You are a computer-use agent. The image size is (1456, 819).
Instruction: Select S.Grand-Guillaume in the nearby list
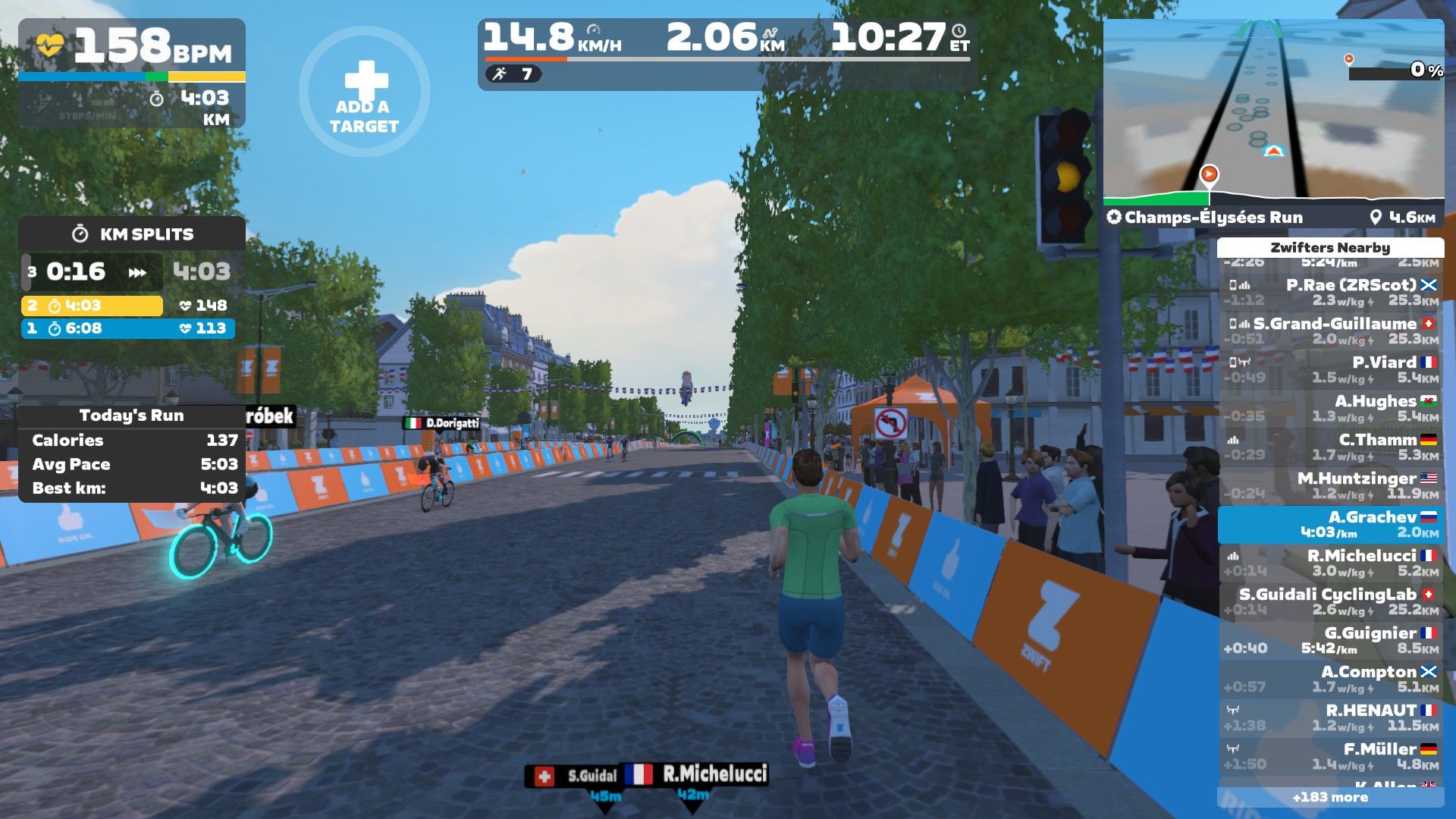point(1331,331)
